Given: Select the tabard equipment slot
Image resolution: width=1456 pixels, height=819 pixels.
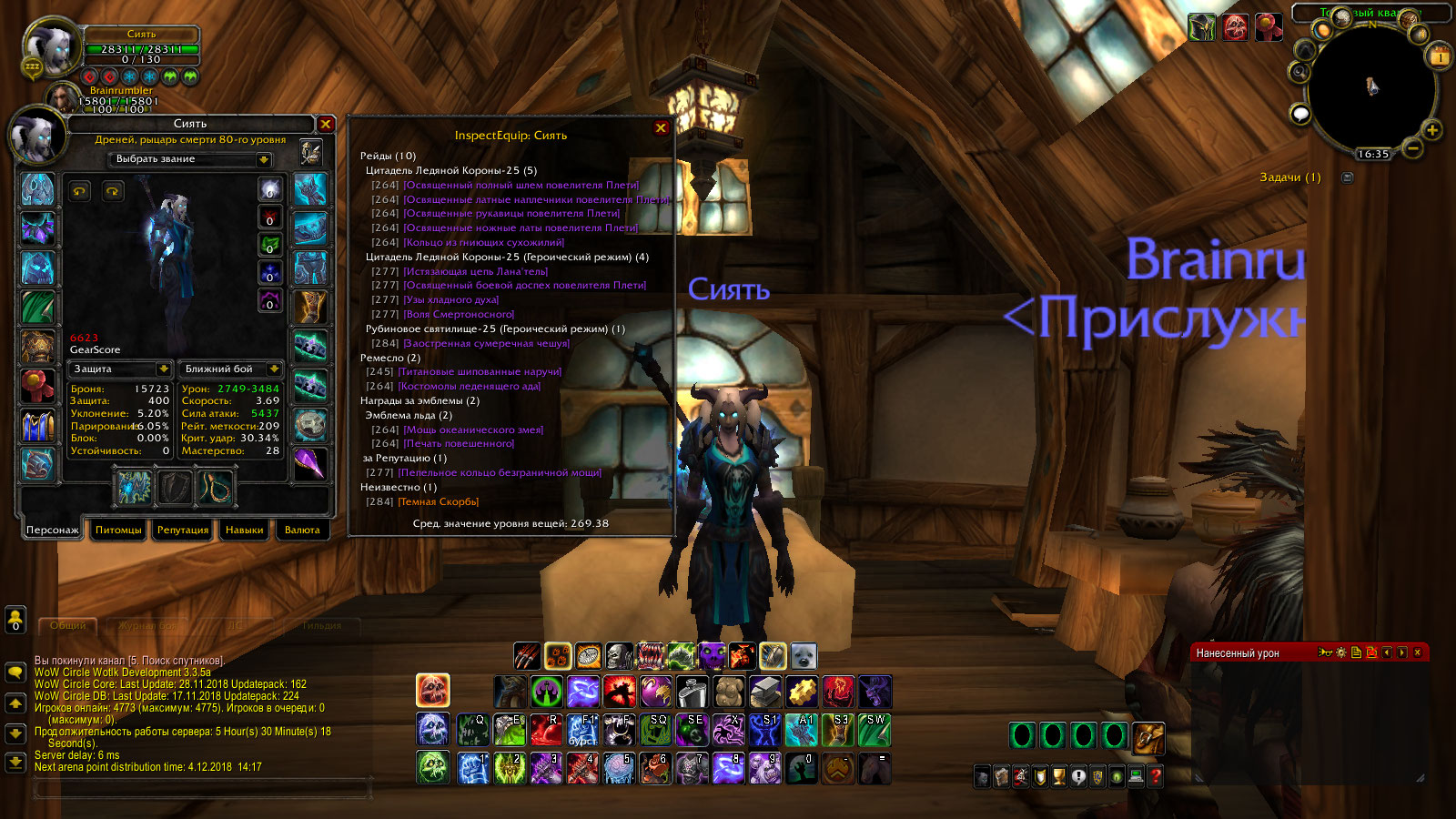Looking at the screenshot, I should (37, 425).
